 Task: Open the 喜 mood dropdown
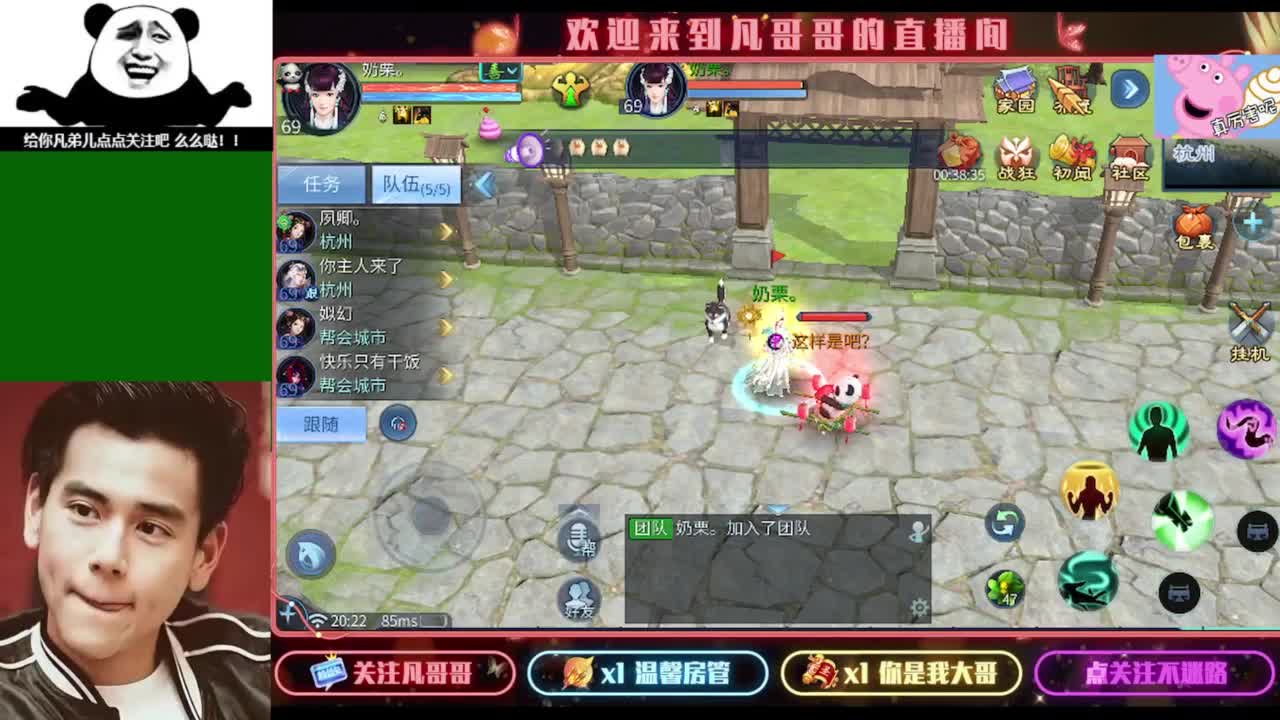pos(498,69)
